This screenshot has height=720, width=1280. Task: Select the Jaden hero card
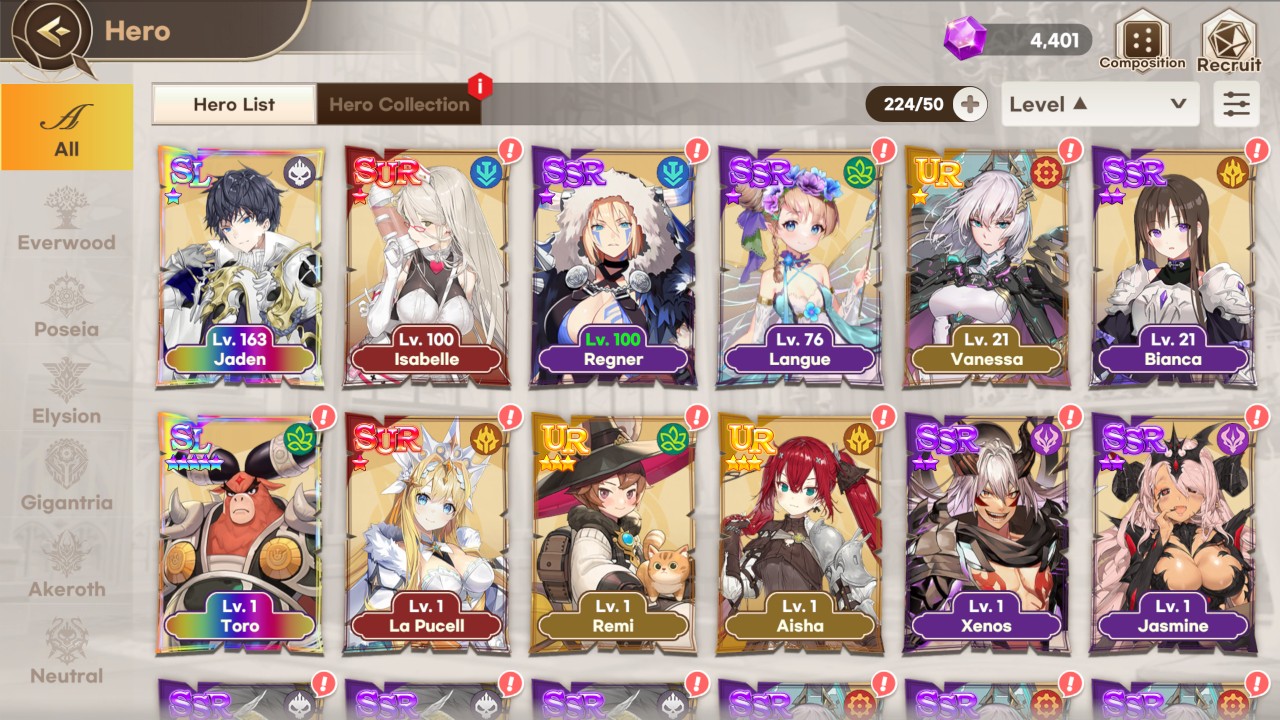click(241, 267)
